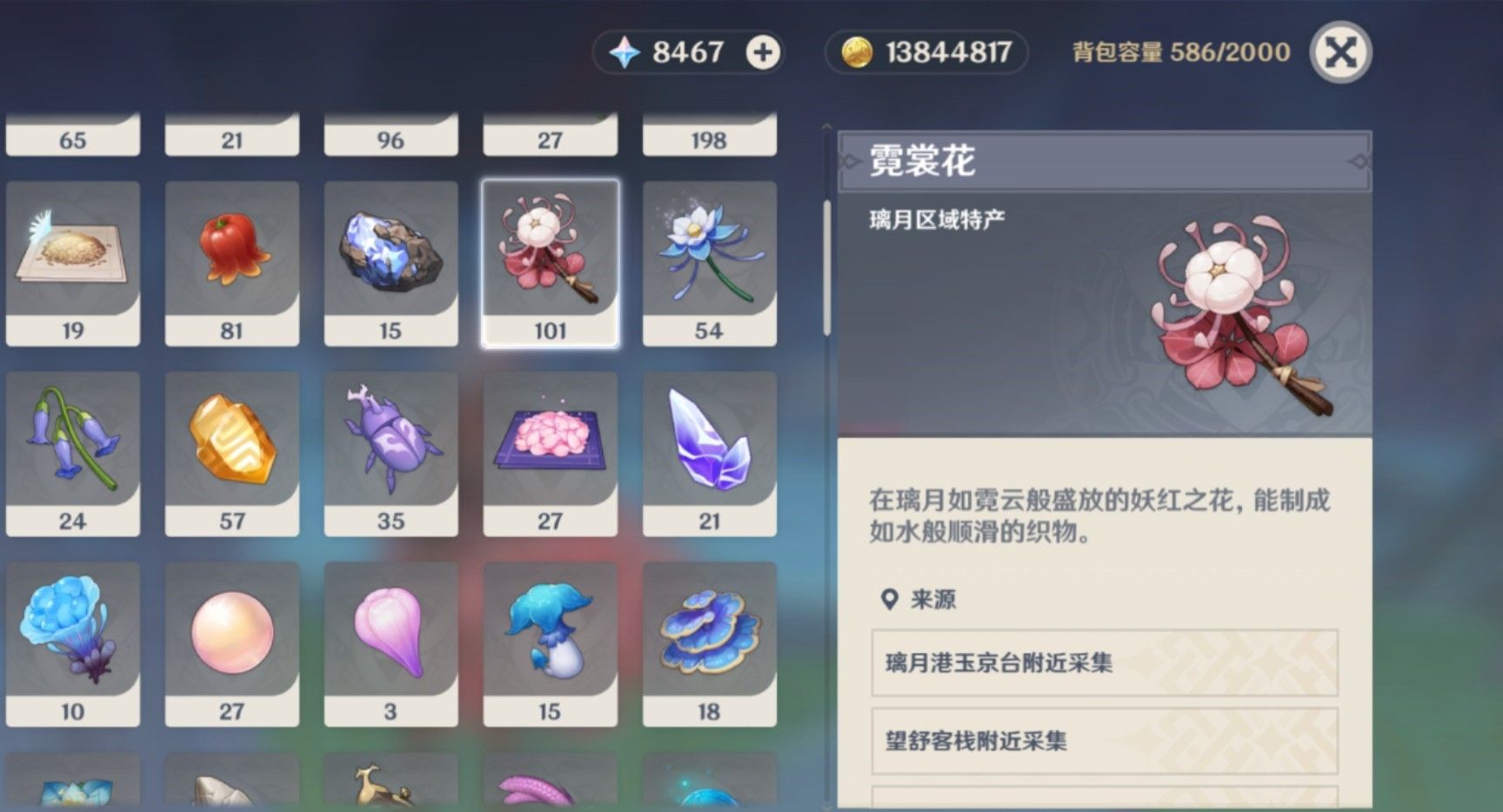This screenshot has width=1503, height=812.
Task: Select the Amethyst Lump crystals
Action: (709, 448)
